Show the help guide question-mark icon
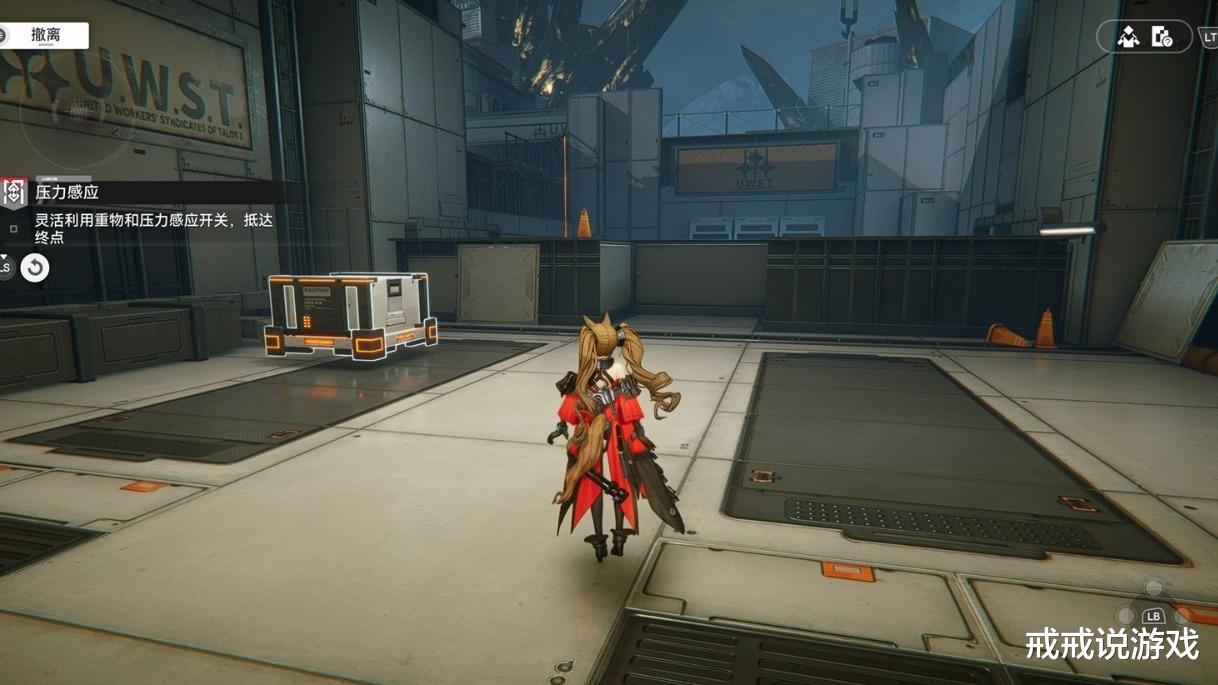The height and width of the screenshot is (685, 1218). [1162, 37]
